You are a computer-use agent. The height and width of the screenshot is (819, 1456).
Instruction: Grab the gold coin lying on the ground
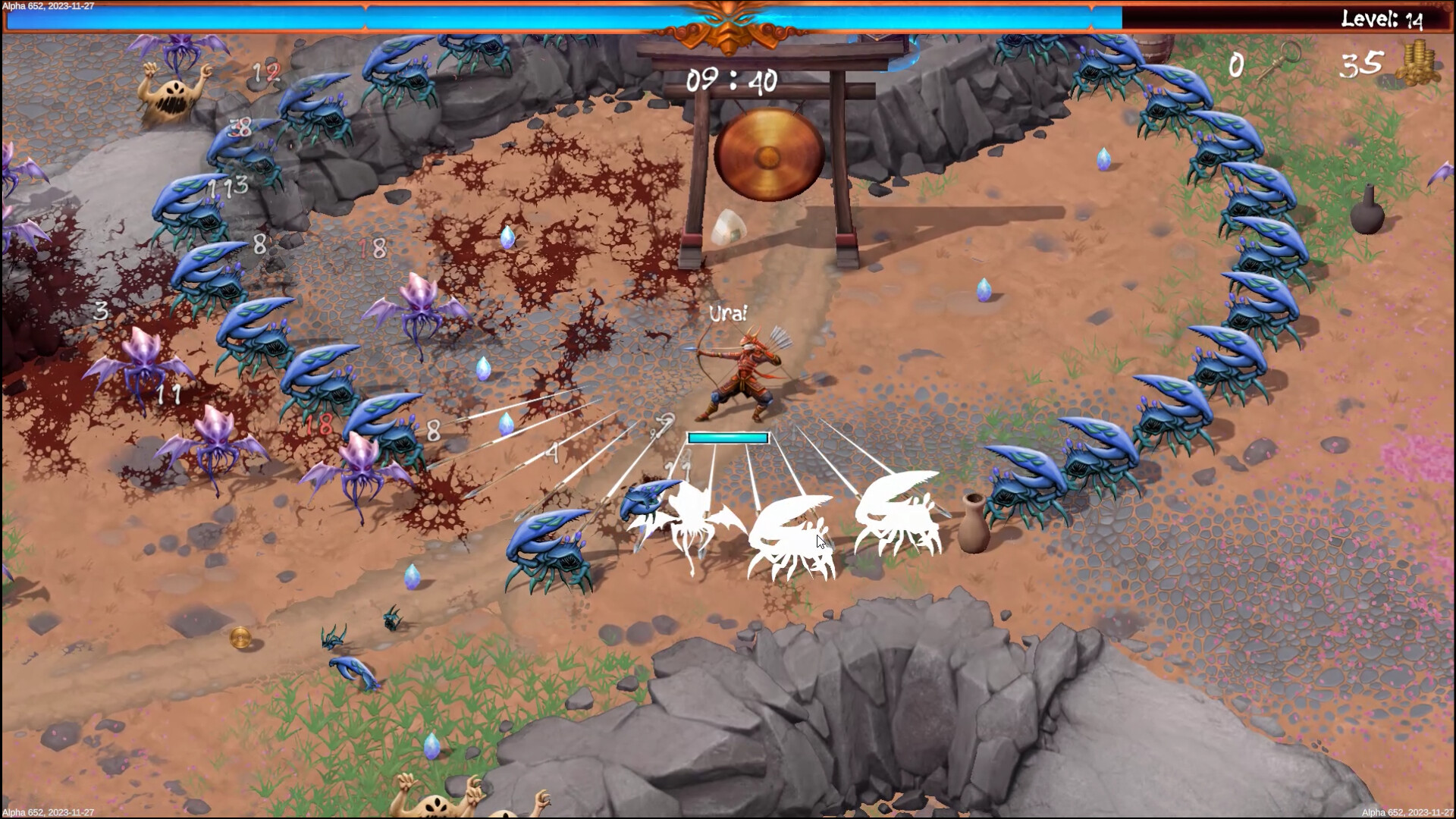[239, 639]
